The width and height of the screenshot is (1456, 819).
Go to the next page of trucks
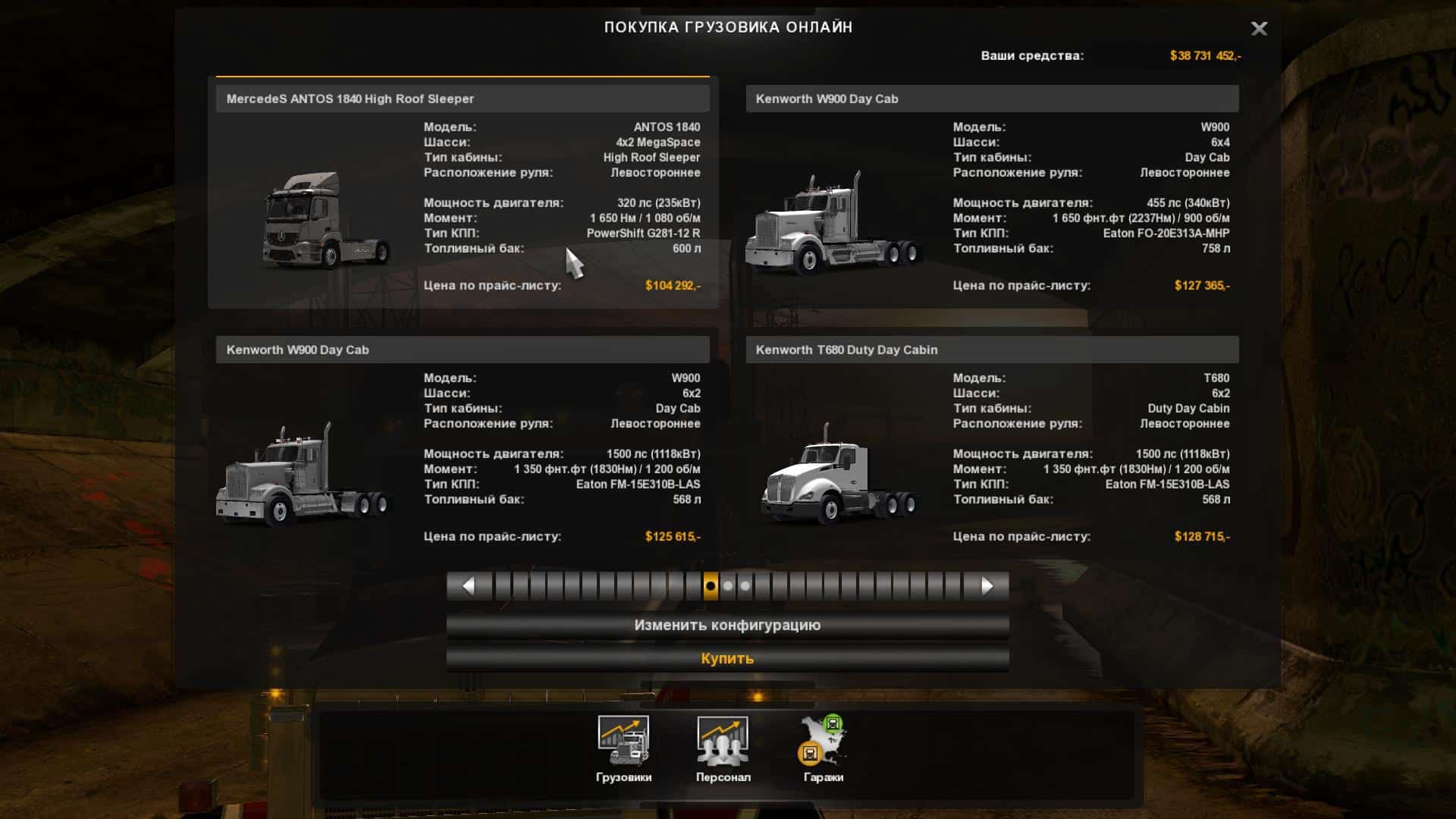[987, 586]
